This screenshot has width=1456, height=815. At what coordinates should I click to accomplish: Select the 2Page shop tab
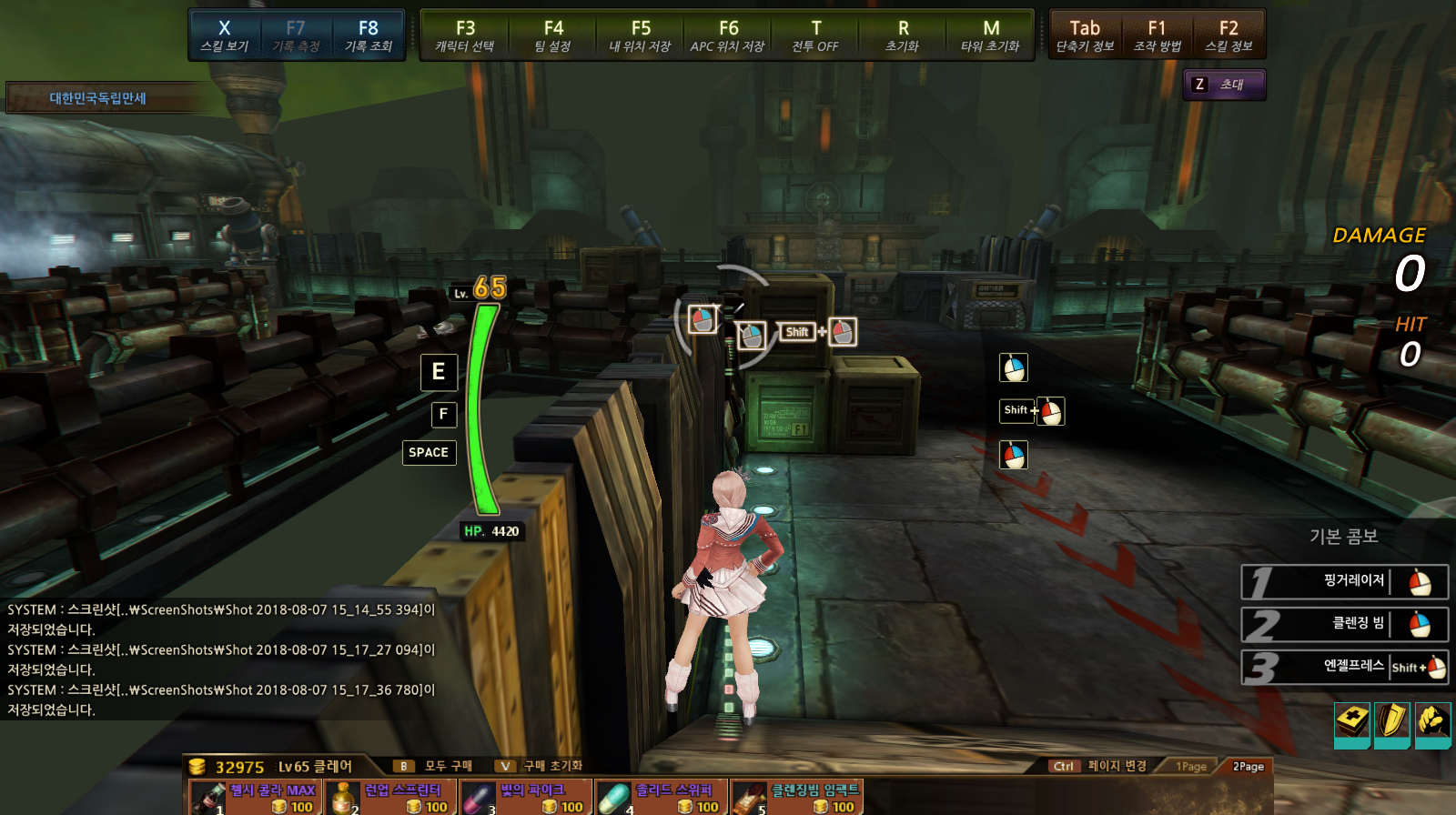(x=1248, y=767)
